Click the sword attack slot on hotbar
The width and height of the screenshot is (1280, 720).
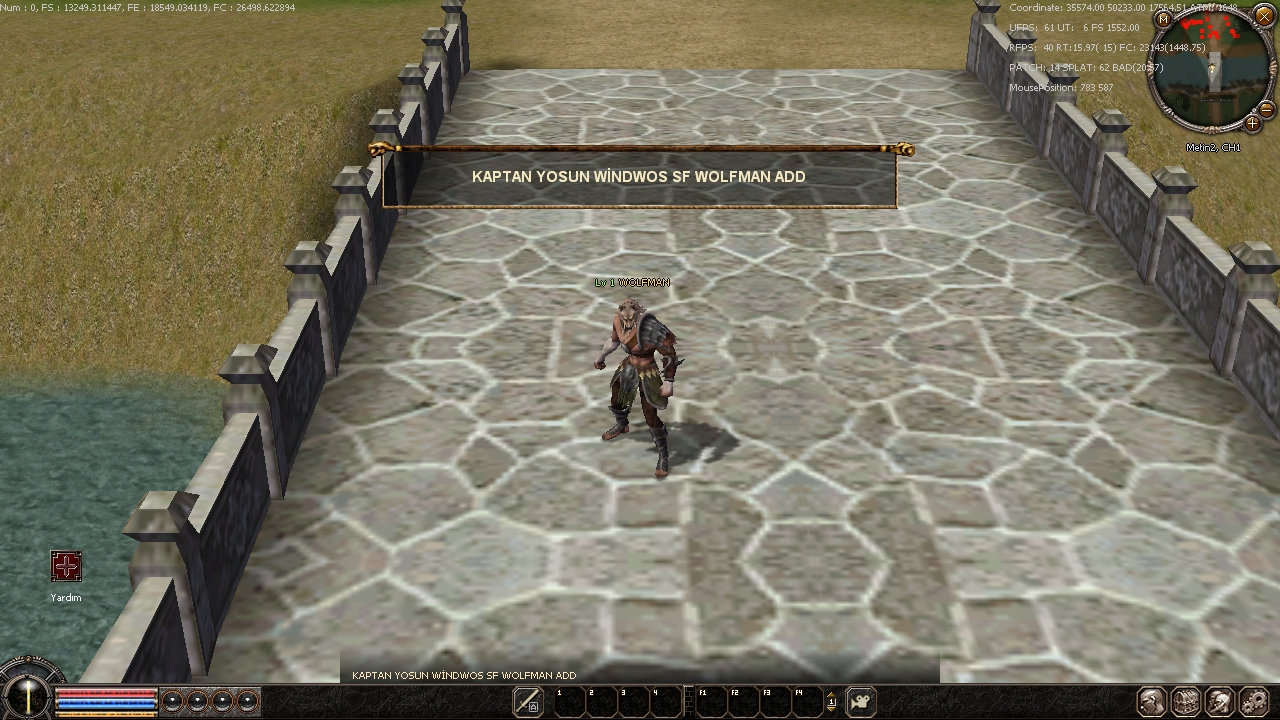pos(528,702)
